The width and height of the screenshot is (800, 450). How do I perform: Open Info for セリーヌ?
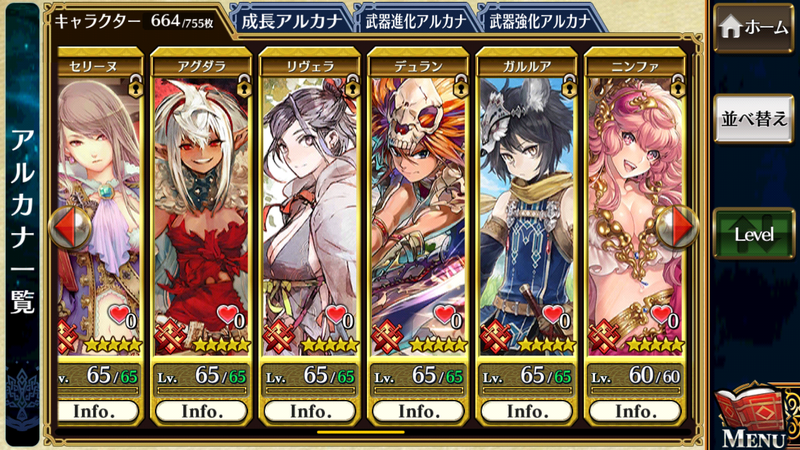coord(94,411)
